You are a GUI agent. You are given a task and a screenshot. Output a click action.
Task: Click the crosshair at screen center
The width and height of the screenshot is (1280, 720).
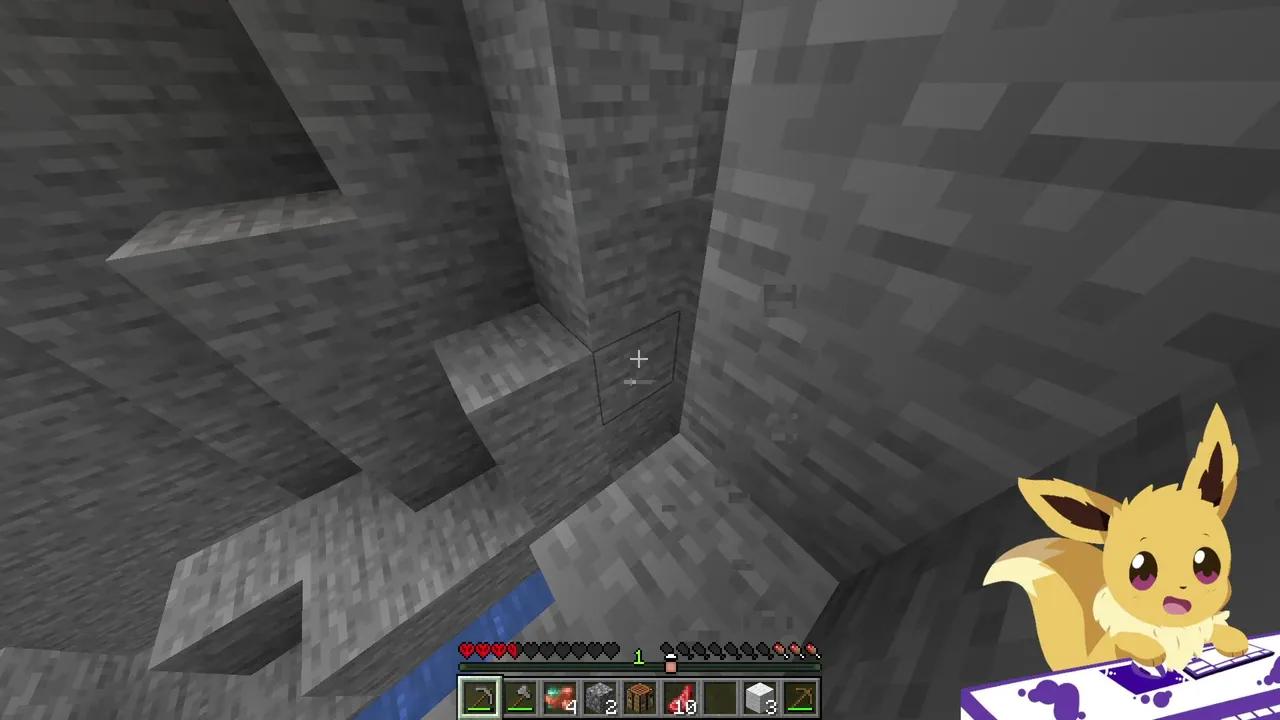tap(639, 359)
